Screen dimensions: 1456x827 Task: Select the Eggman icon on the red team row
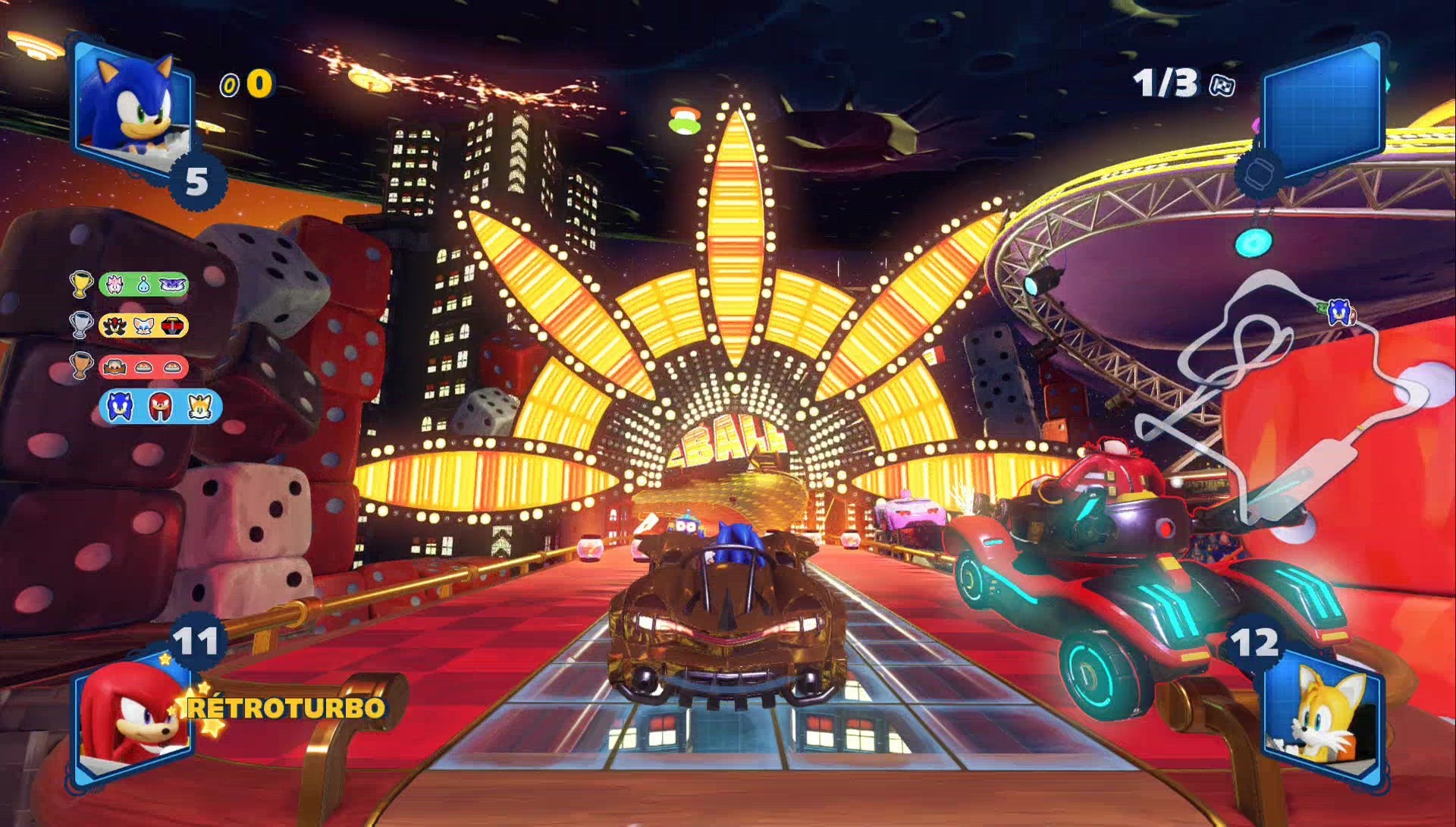pyautogui.click(x=115, y=366)
